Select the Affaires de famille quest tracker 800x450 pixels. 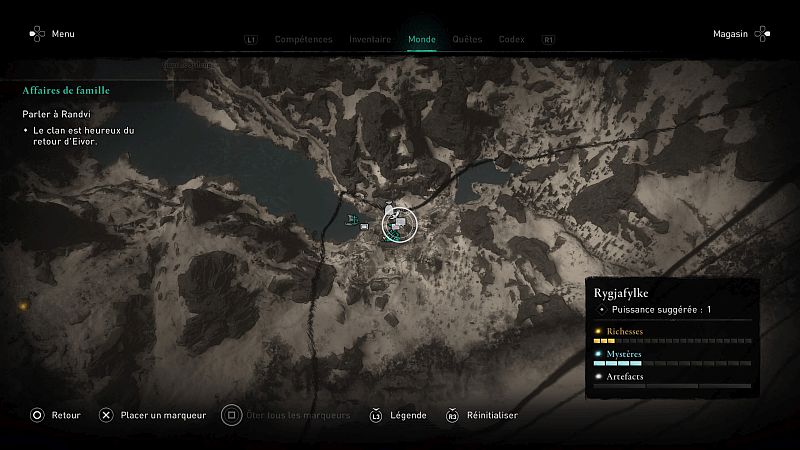[66, 91]
